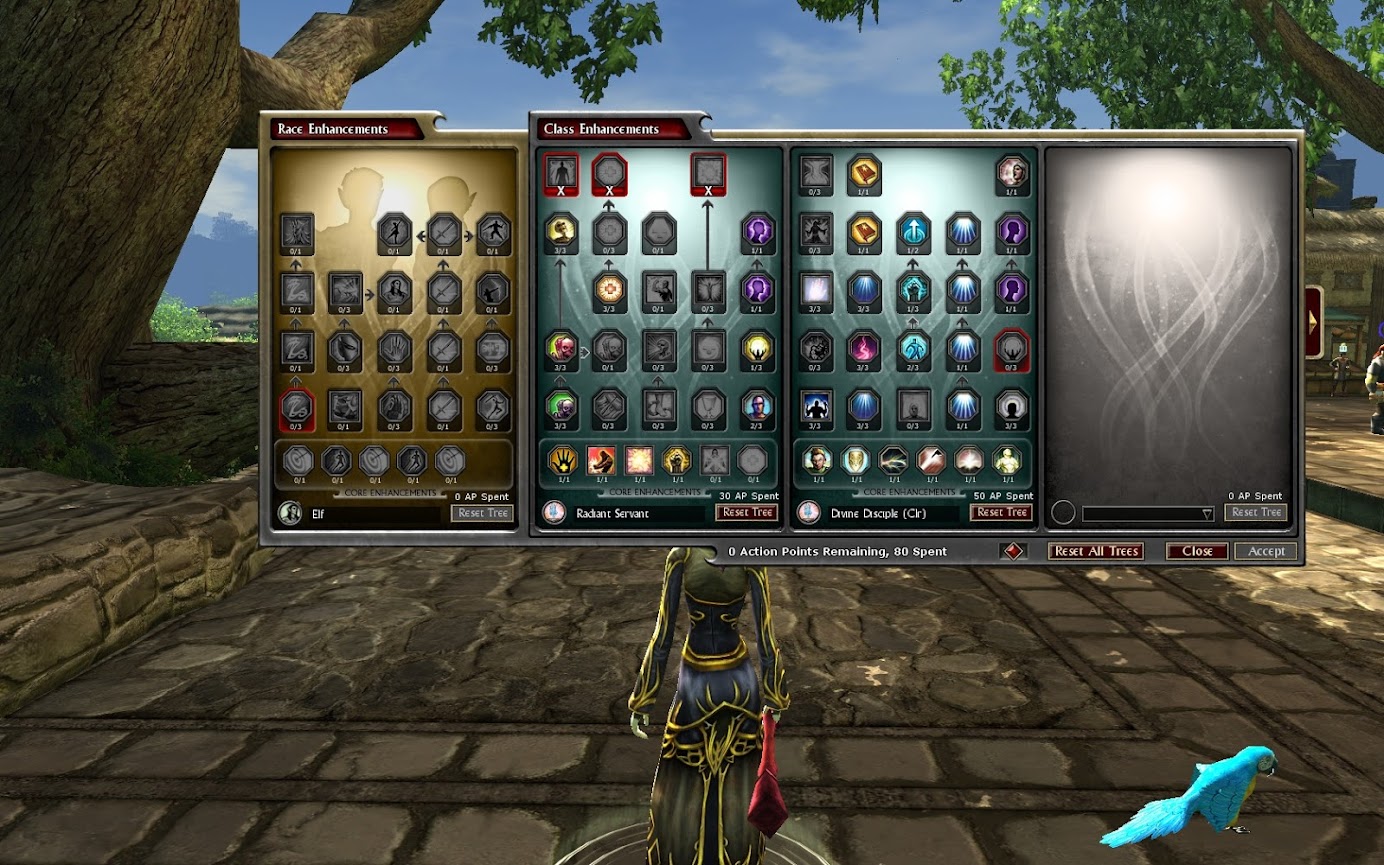
Task: Choose the screaming face enhancement in Divine Disciple
Action: 1013,174
